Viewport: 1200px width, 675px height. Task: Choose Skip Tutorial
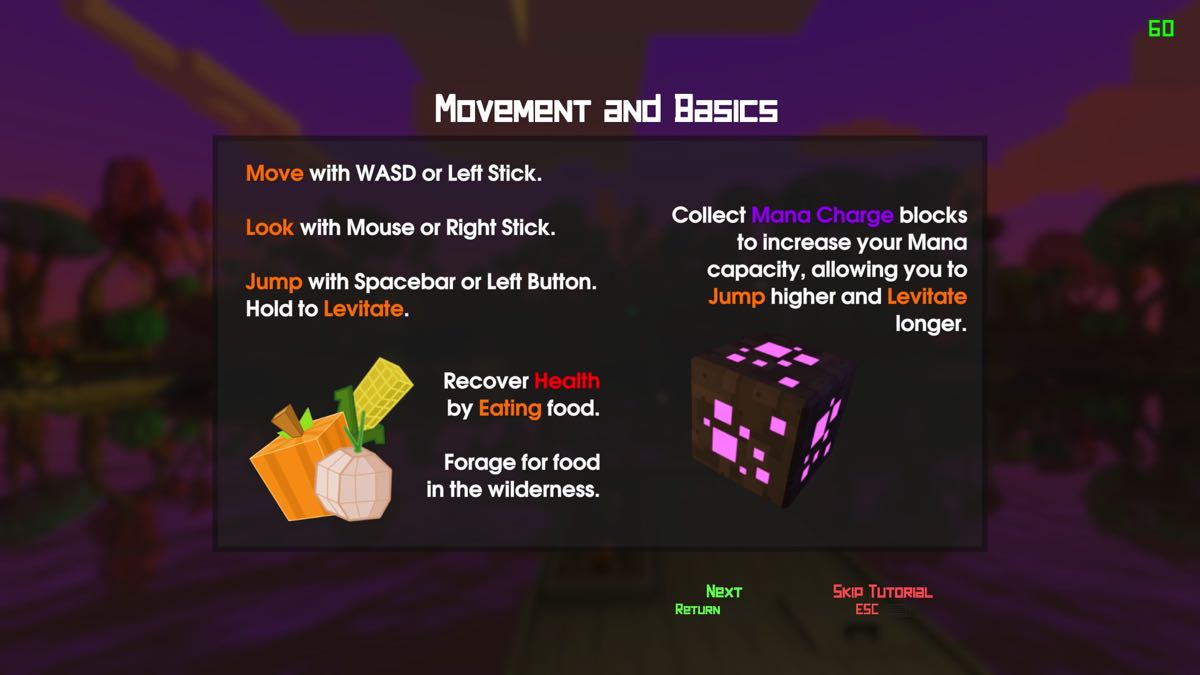point(882,592)
